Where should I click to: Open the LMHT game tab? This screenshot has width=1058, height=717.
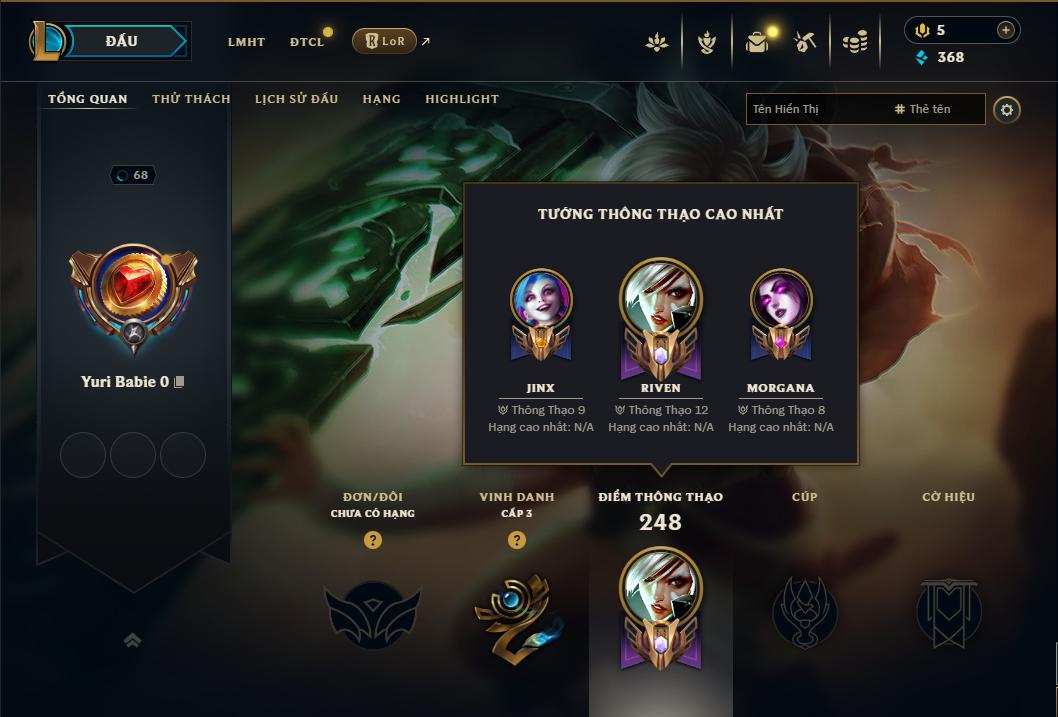(246, 42)
